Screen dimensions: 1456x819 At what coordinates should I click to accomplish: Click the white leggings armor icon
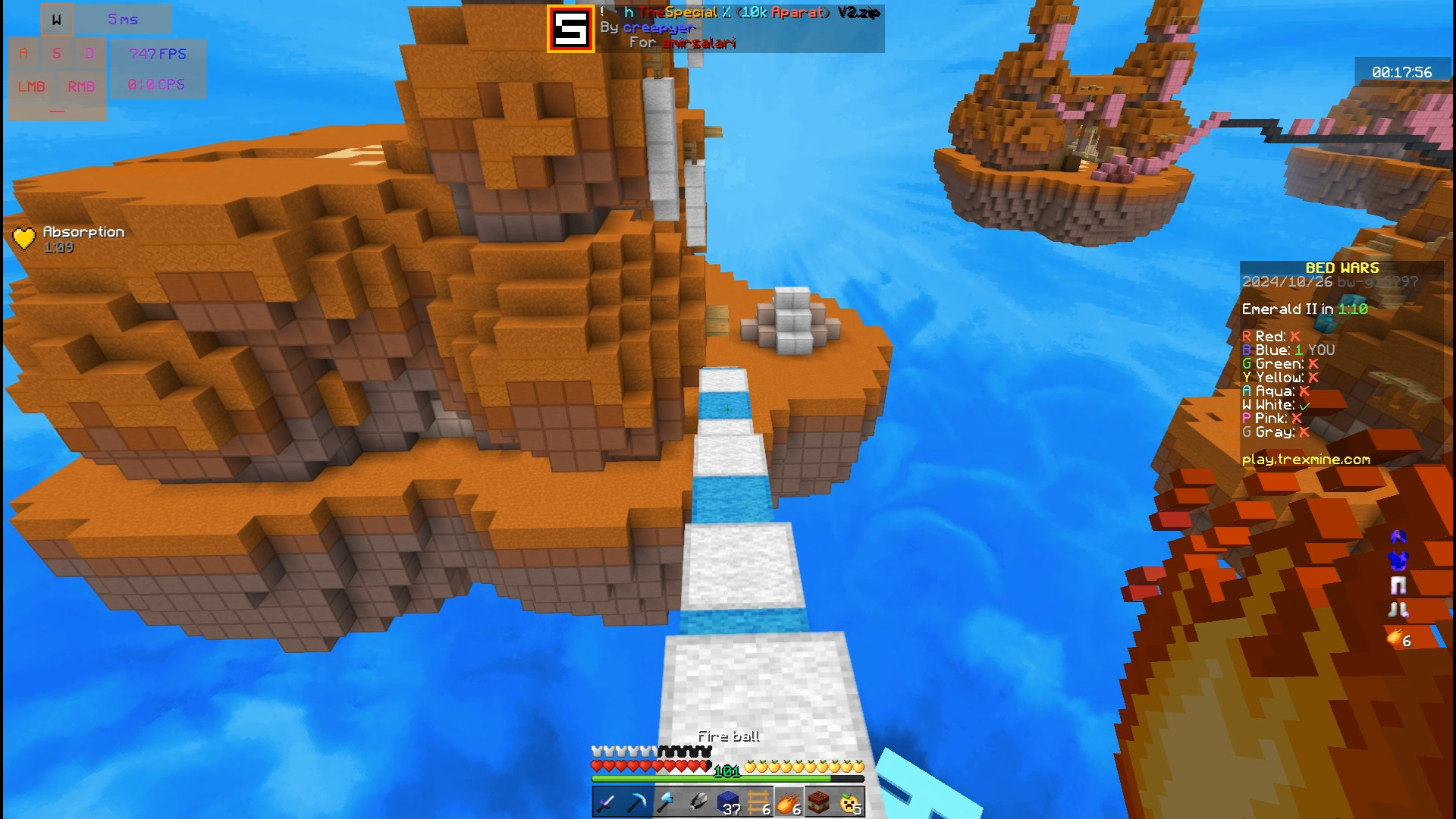(1398, 585)
